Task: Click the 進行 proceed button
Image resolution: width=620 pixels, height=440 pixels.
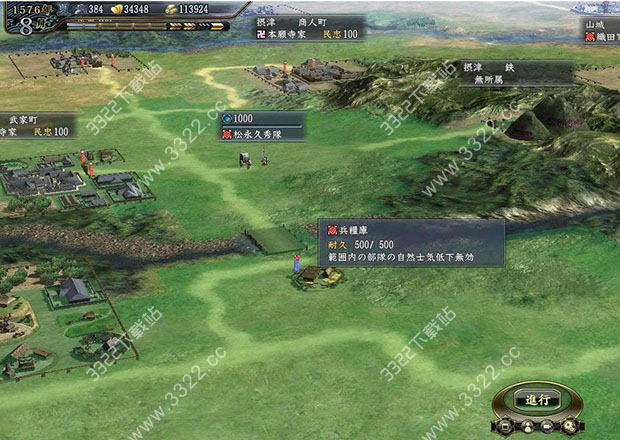Action: tap(538, 398)
